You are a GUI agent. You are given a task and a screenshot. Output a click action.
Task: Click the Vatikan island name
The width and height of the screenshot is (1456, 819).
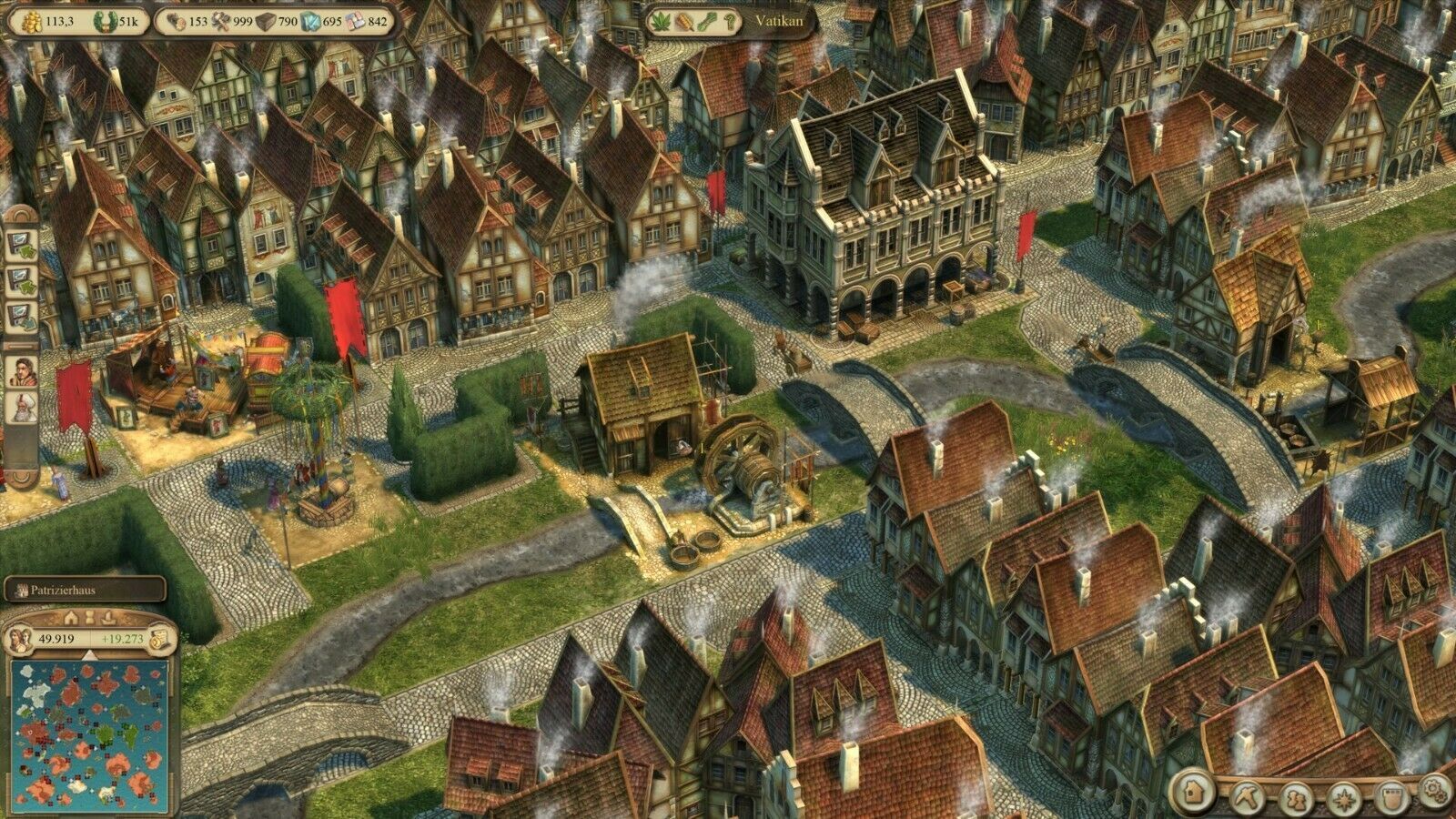(x=779, y=20)
